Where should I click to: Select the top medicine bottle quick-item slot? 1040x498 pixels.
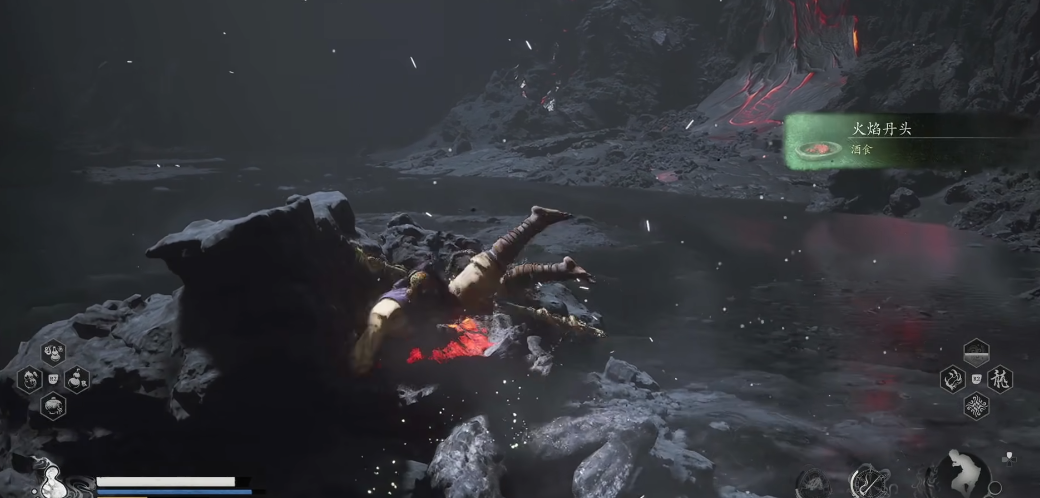coord(53,352)
